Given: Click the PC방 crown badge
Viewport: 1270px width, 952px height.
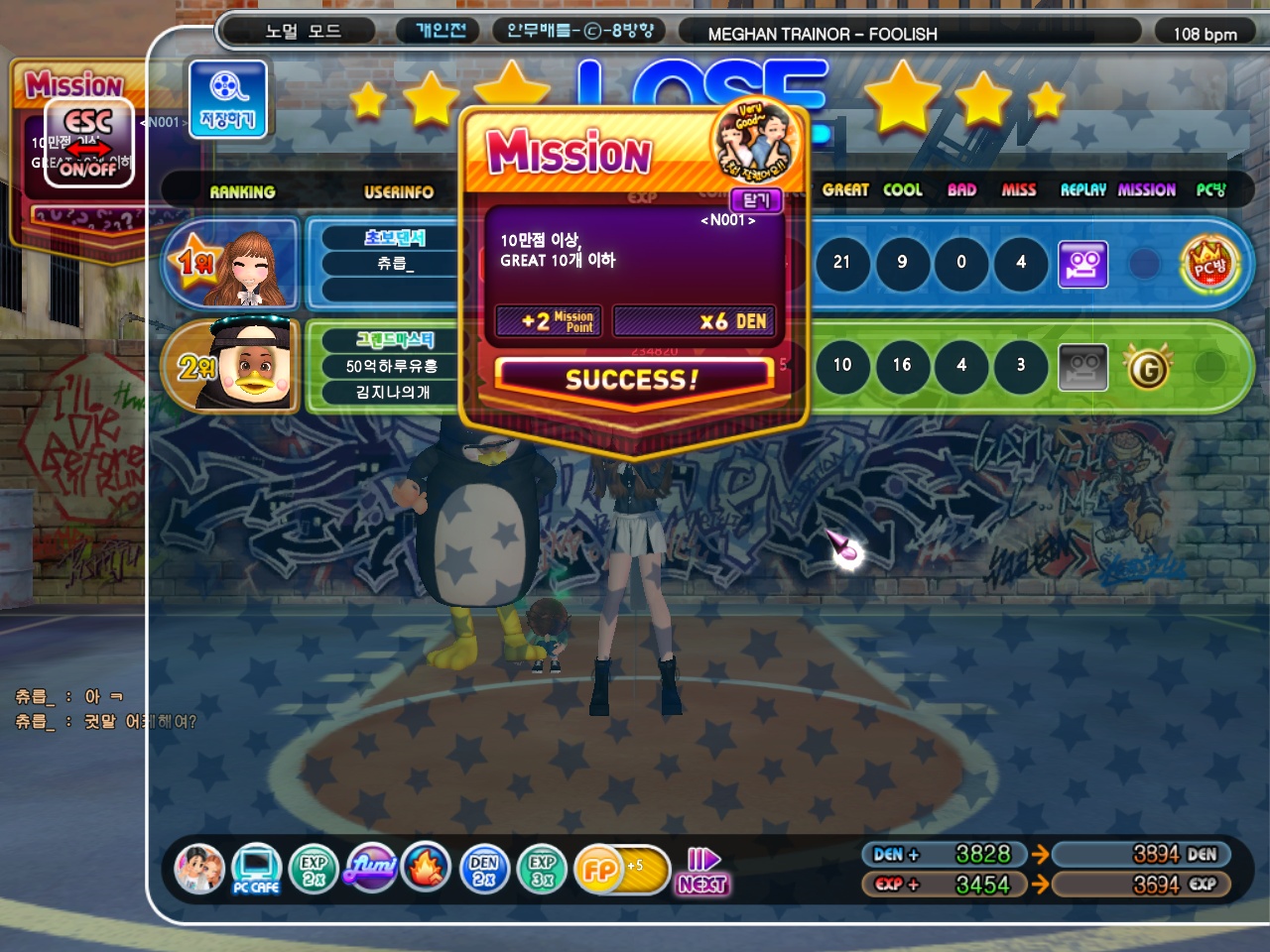Looking at the screenshot, I should pyautogui.click(x=1209, y=264).
